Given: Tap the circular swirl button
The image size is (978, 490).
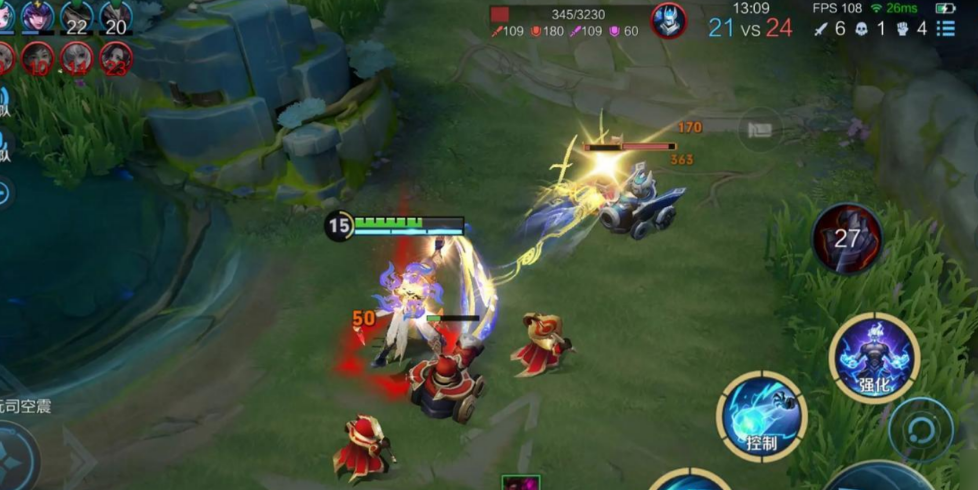Looking at the screenshot, I should (920, 429).
